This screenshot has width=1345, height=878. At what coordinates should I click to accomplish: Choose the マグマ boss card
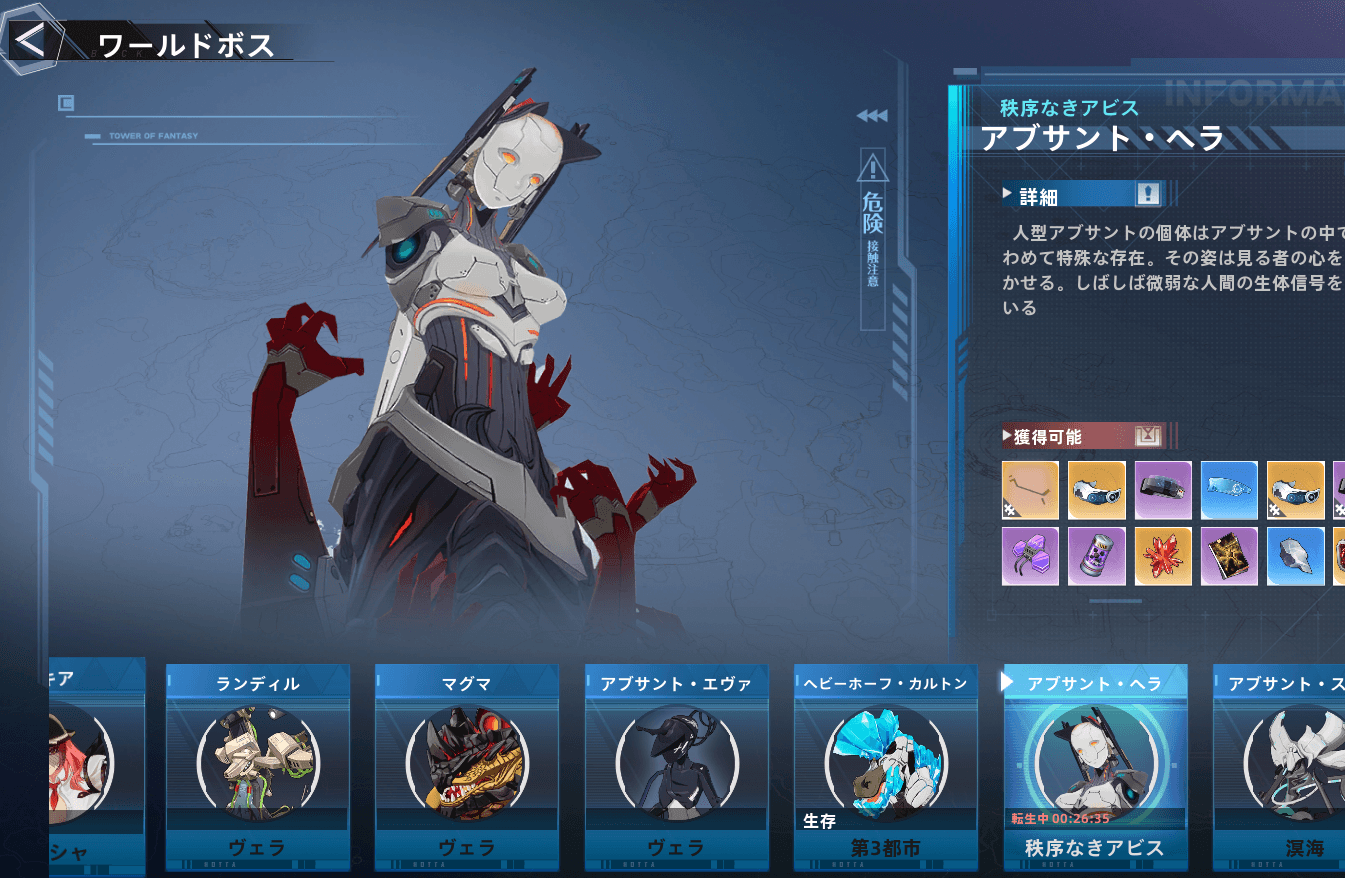coord(467,767)
